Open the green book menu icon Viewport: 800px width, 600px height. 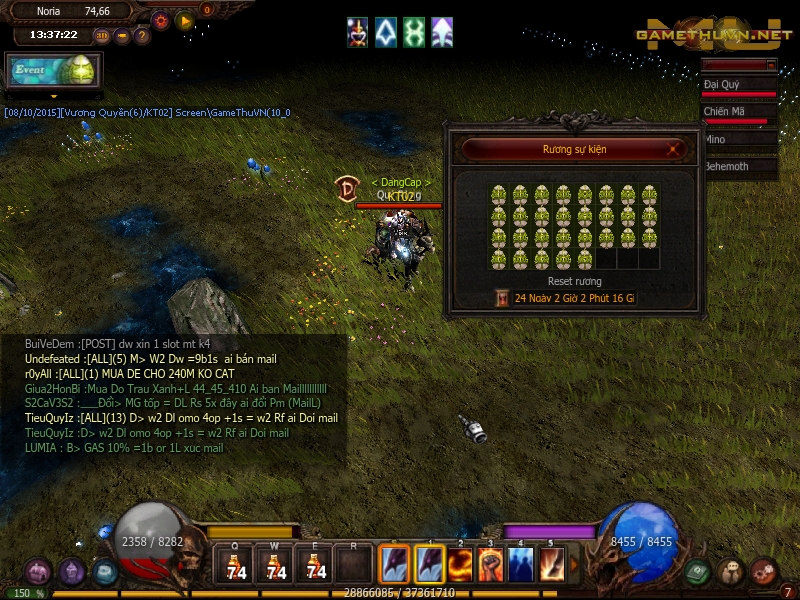click(698, 572)
